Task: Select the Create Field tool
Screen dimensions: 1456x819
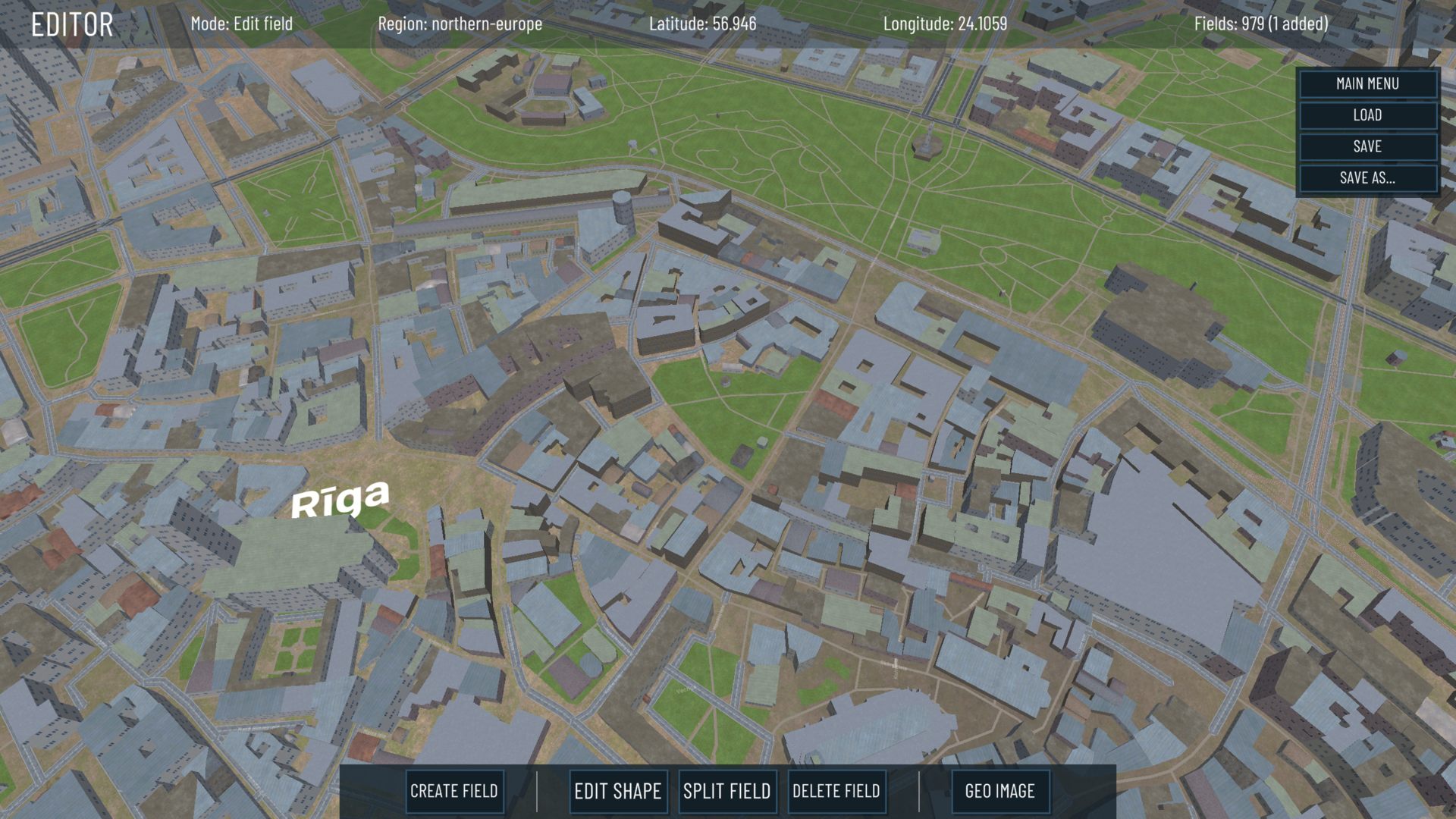Action: (453, 791)
